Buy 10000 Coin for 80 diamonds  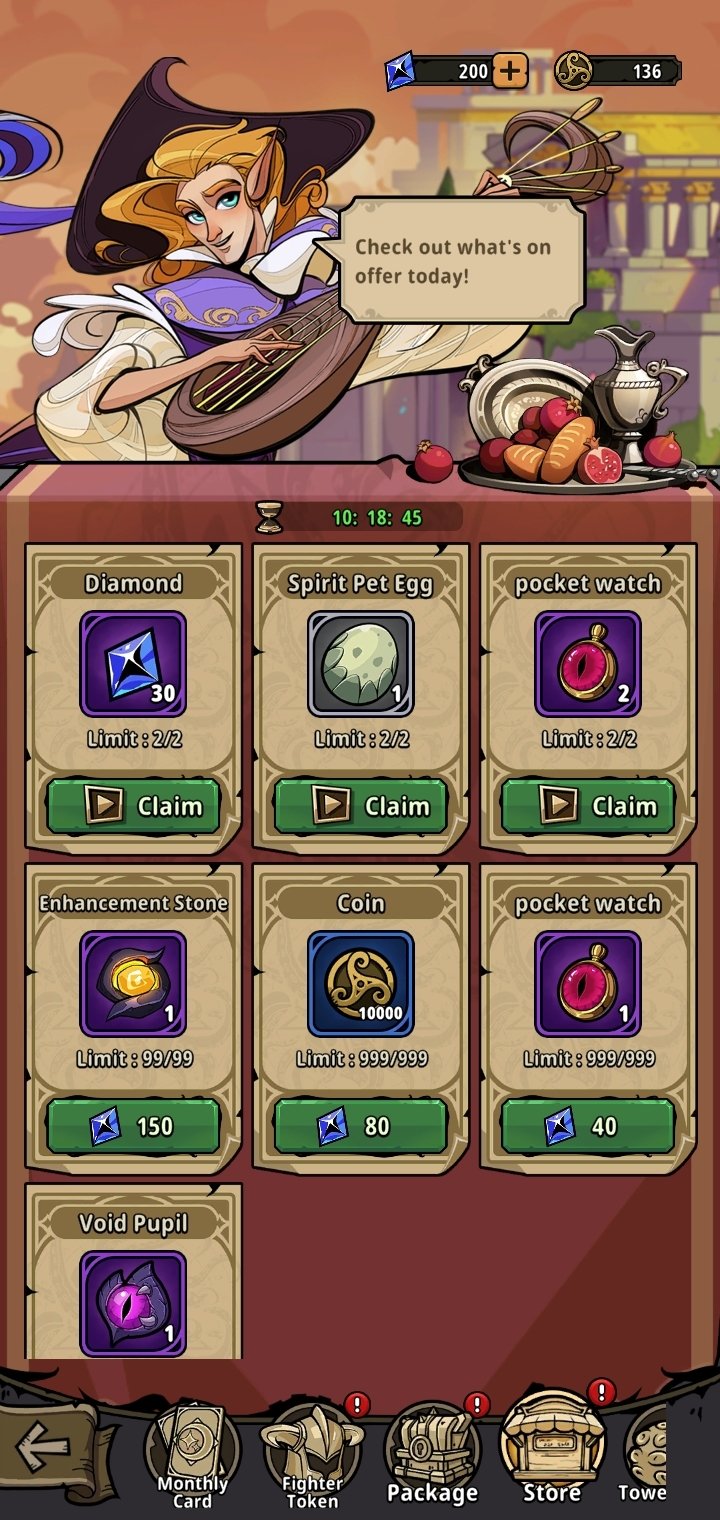pos(360,1126)
